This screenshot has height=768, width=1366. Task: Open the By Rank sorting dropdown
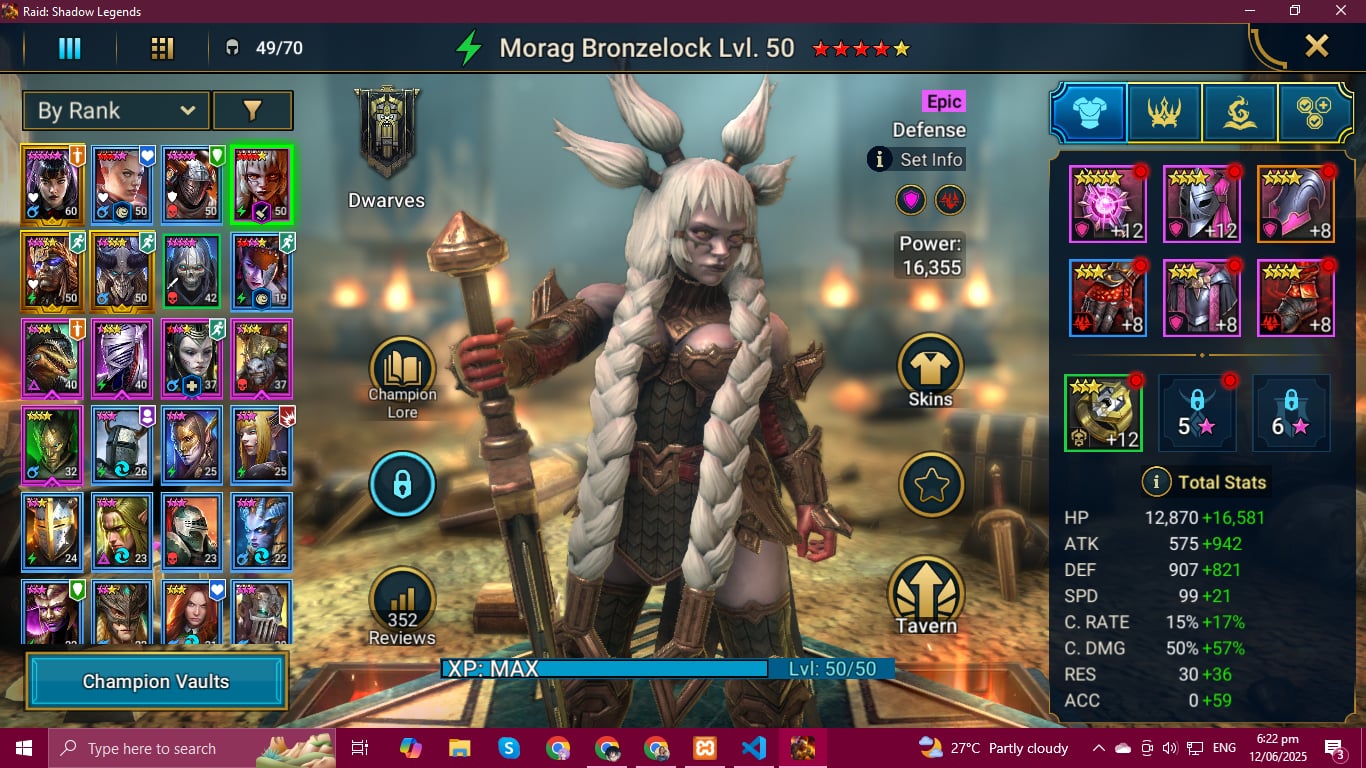click(116, 111)
